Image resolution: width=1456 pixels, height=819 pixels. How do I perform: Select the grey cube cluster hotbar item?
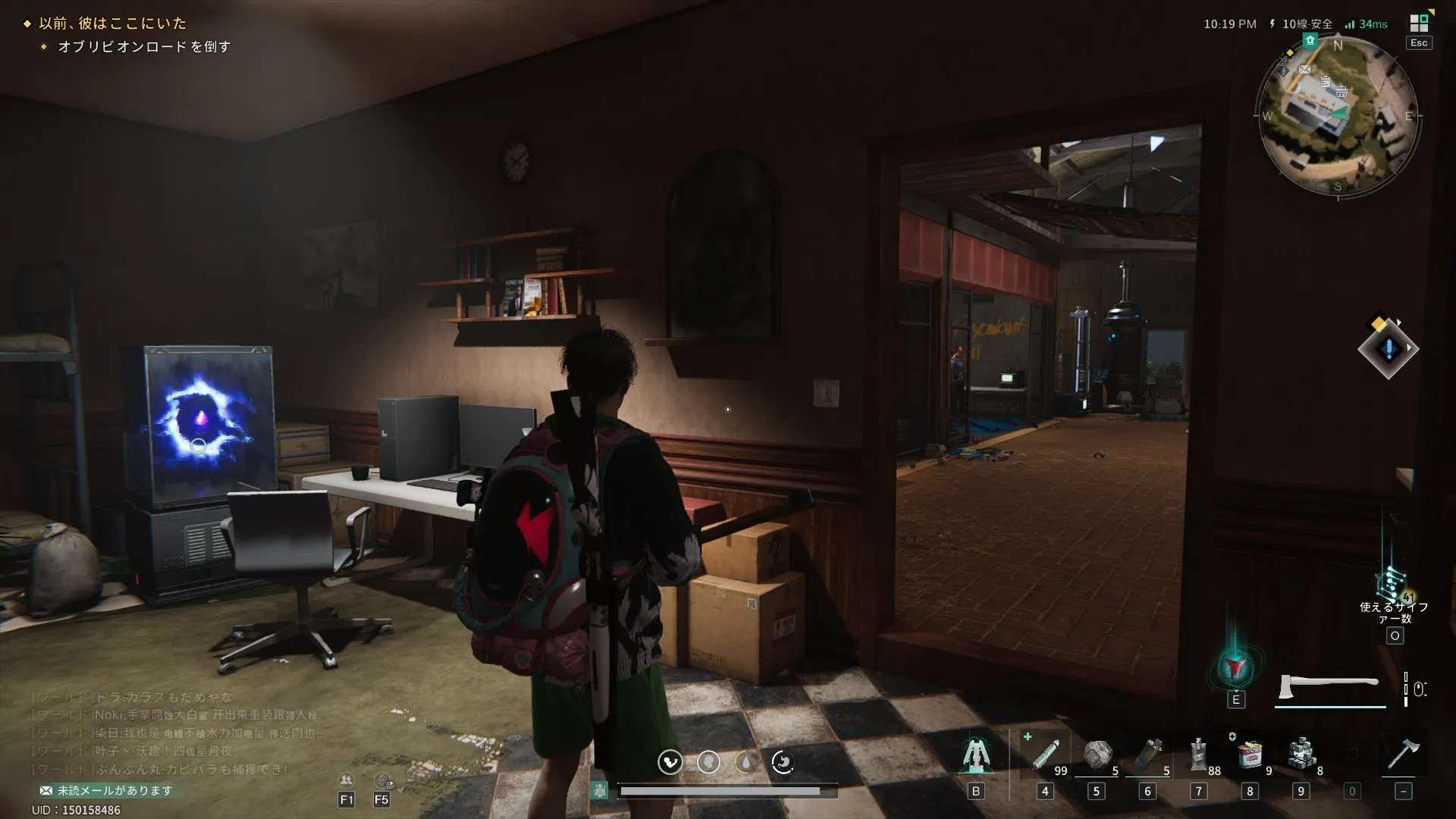1301,755
